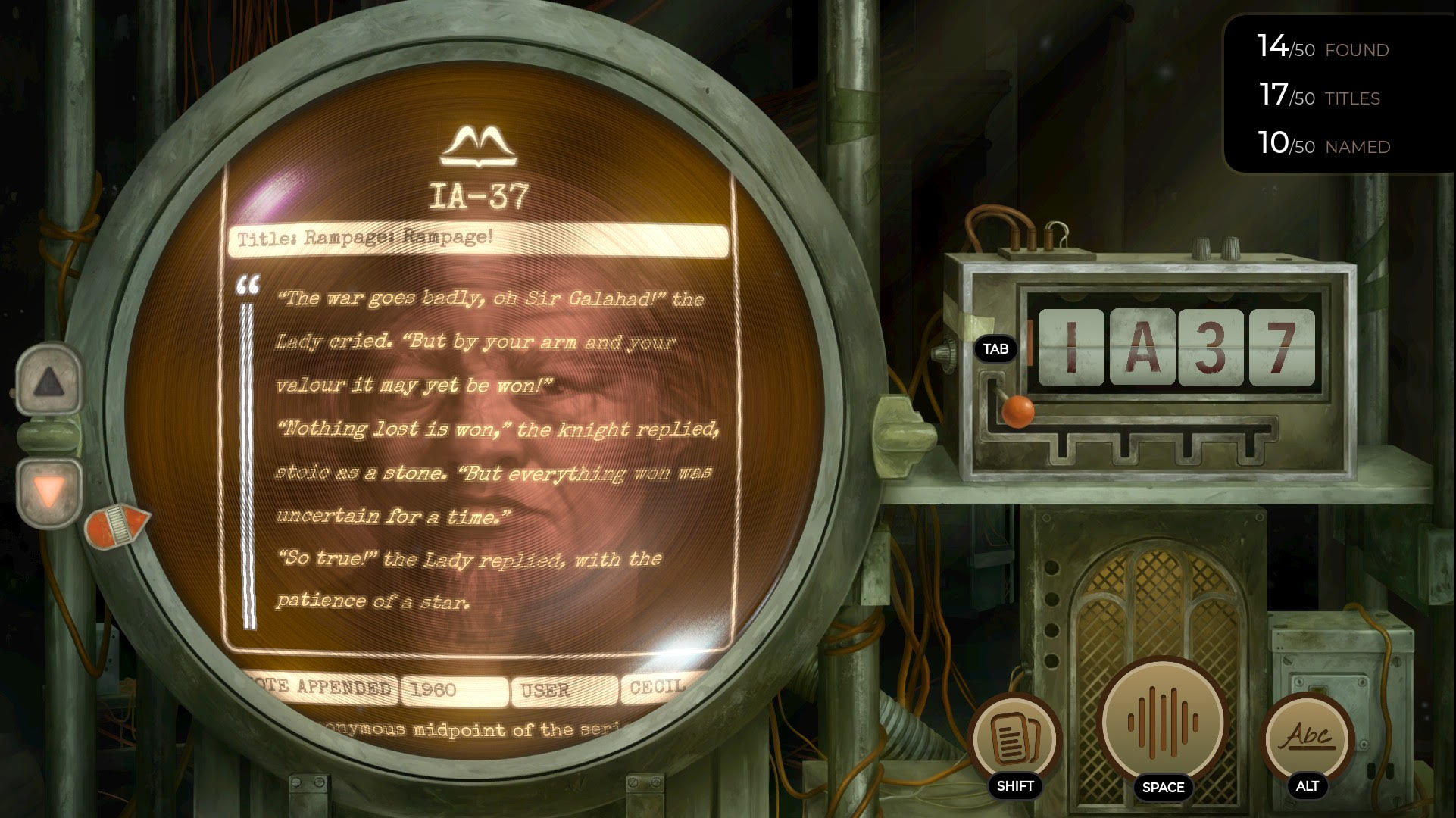Click the orange down arrow button
This screenshot has height=818, width=1456.
(49, 492)
